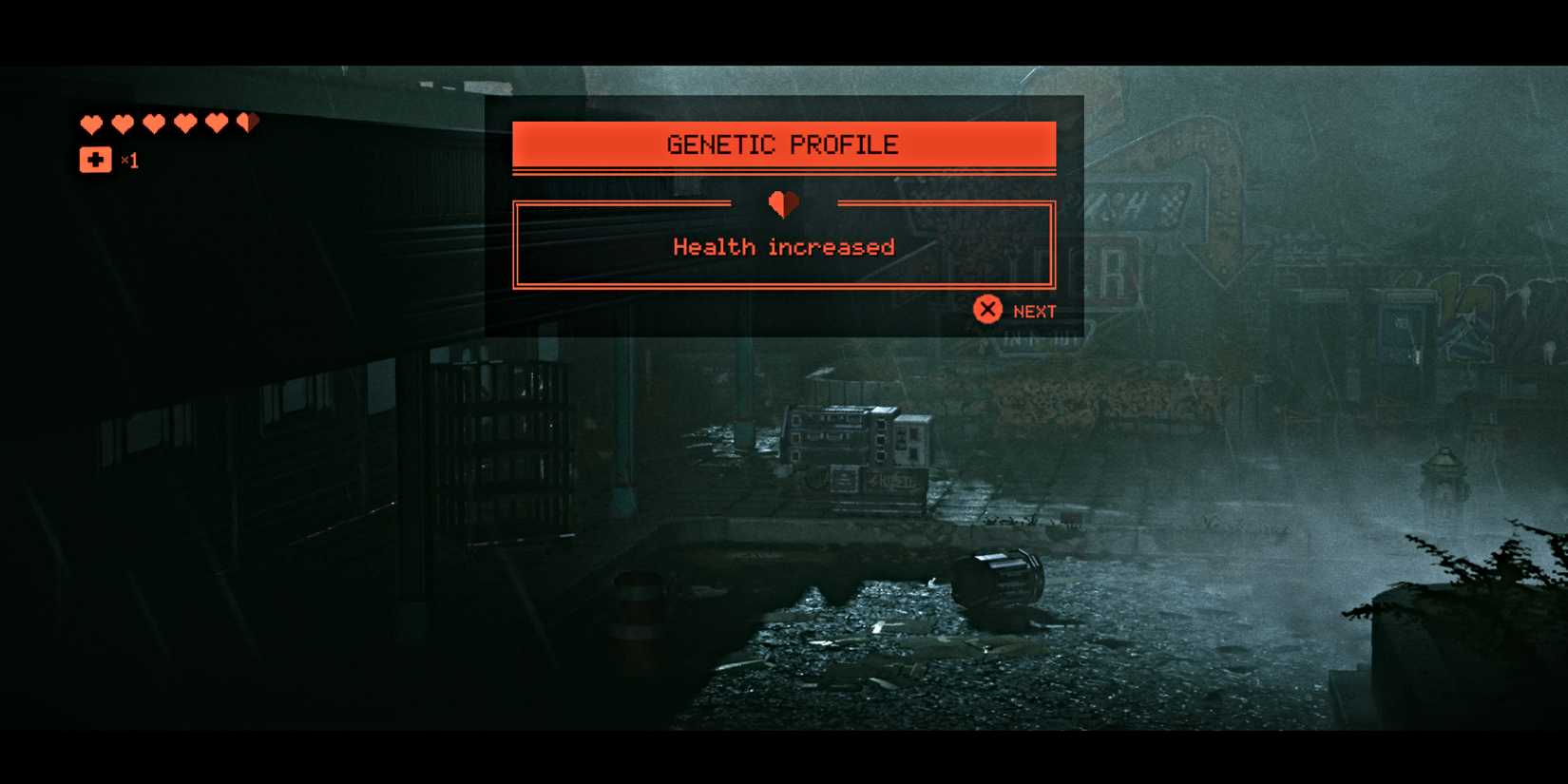1568x784 pixels.
Task: Click the first heart in the health bar
Action: click(92, 124)
